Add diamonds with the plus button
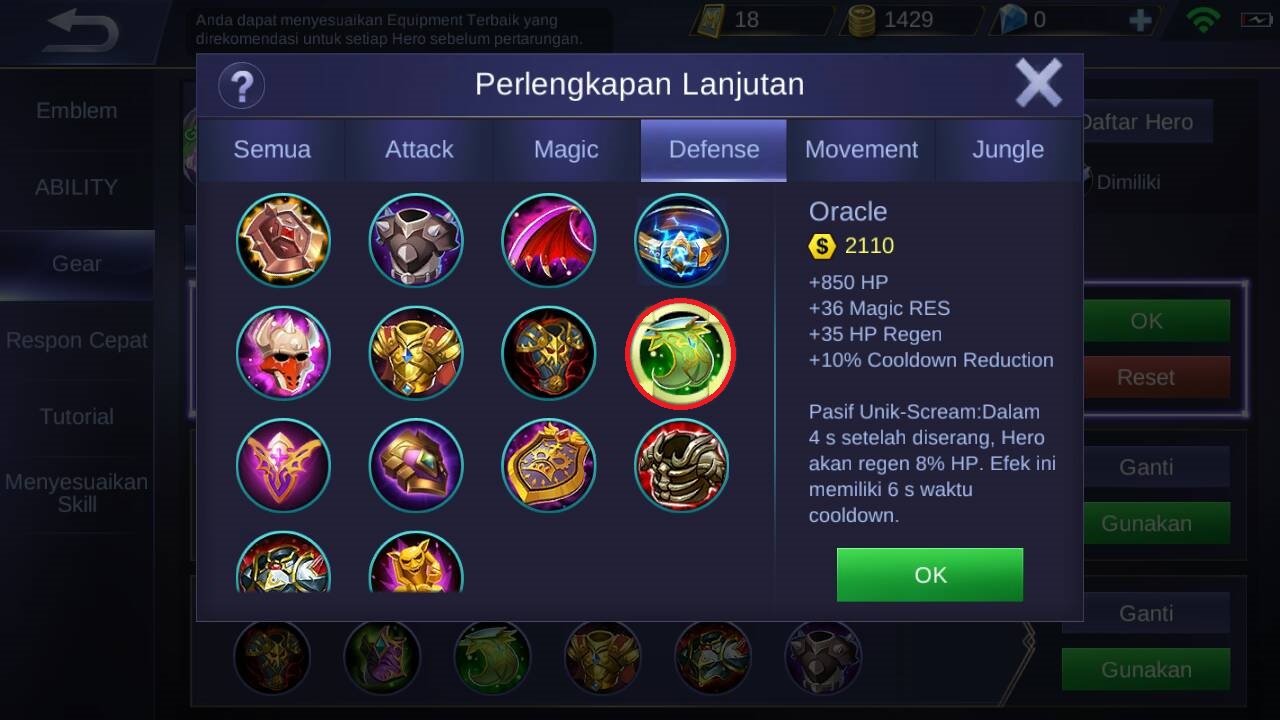Screen dimensions: 1280x720 1139,20
